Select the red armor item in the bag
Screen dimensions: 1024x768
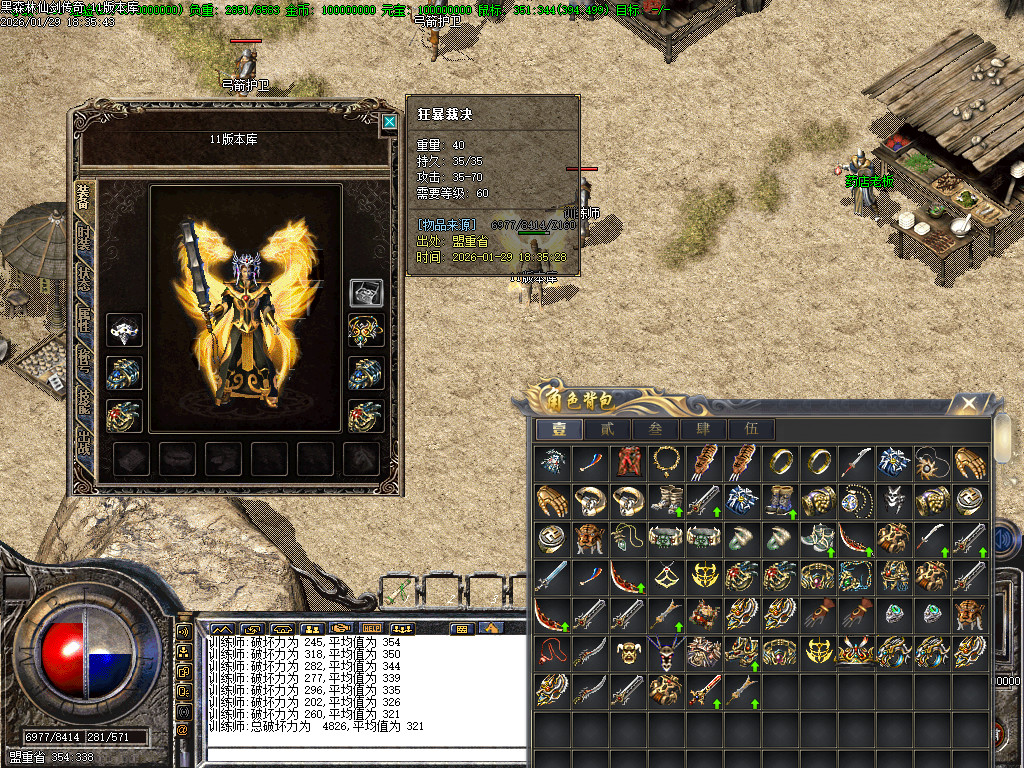tap(628, 462)
